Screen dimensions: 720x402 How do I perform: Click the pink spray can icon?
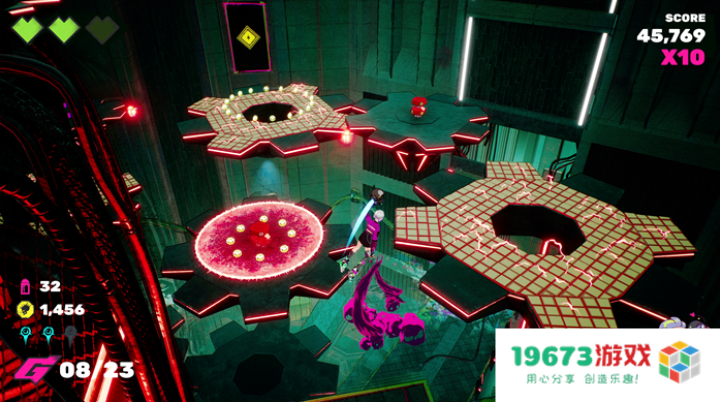(x=25, y=288)
